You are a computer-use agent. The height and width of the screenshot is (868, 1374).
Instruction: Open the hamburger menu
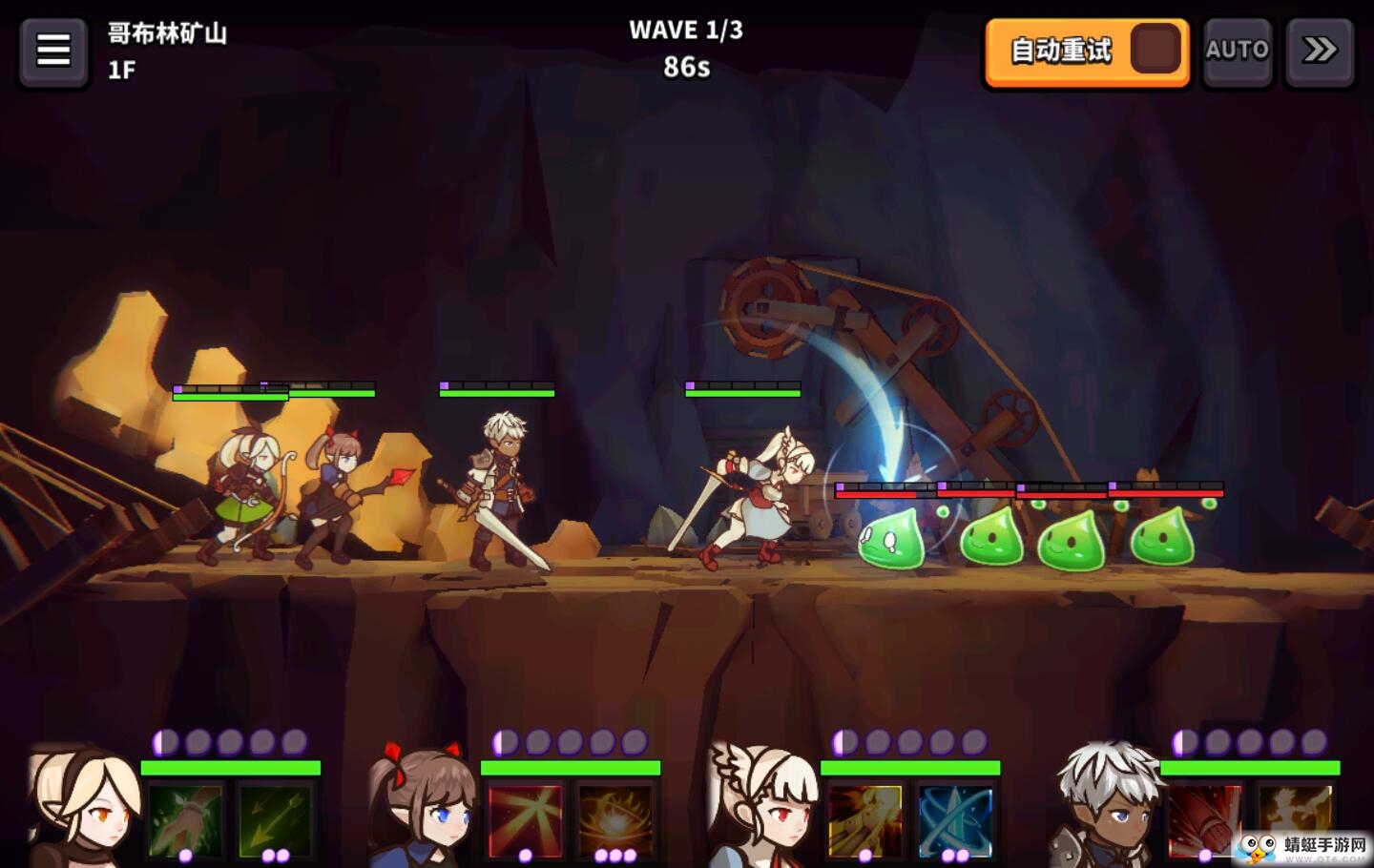click(53, 51)
